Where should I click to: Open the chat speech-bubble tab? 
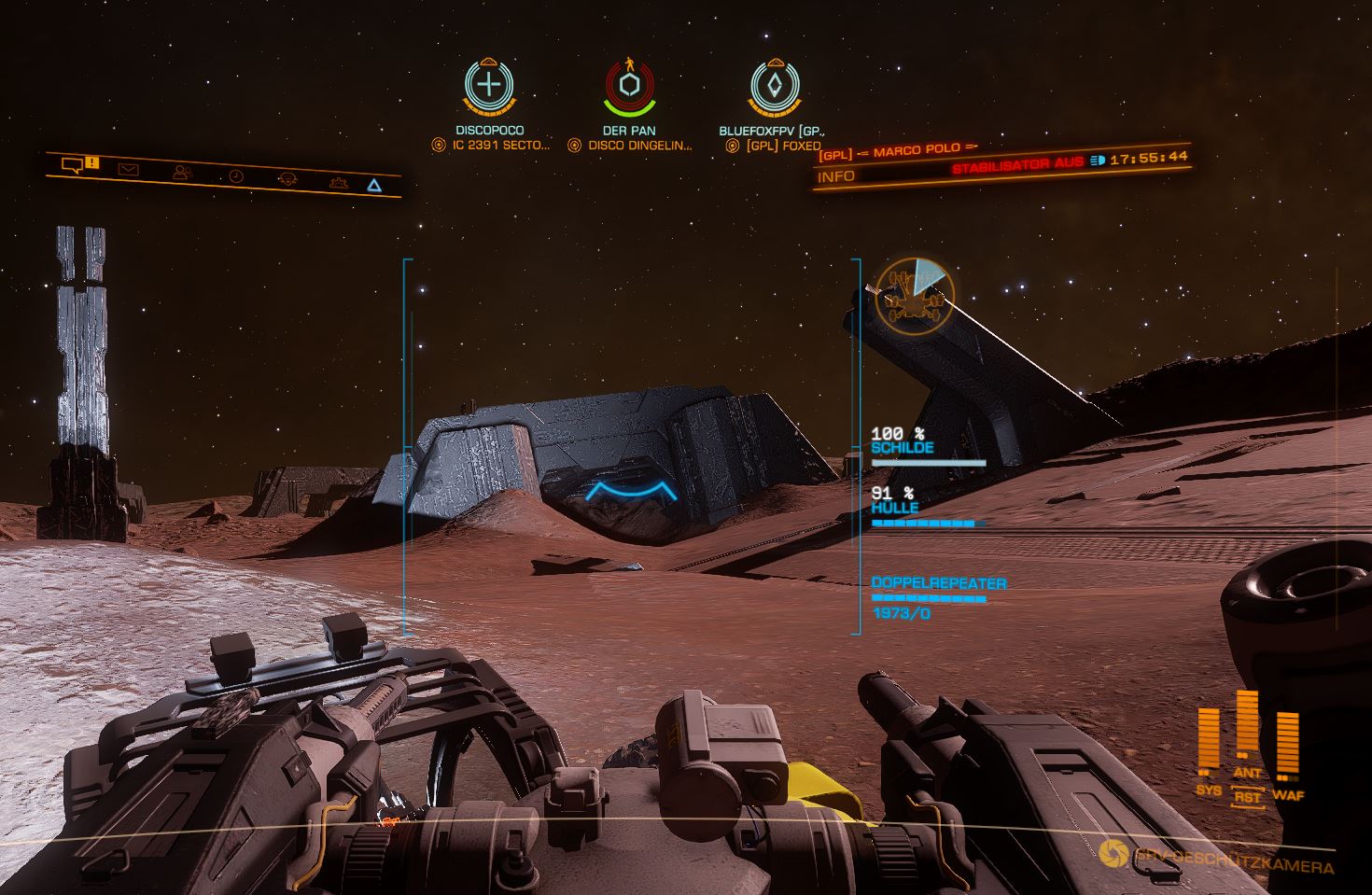coord(73,165)
